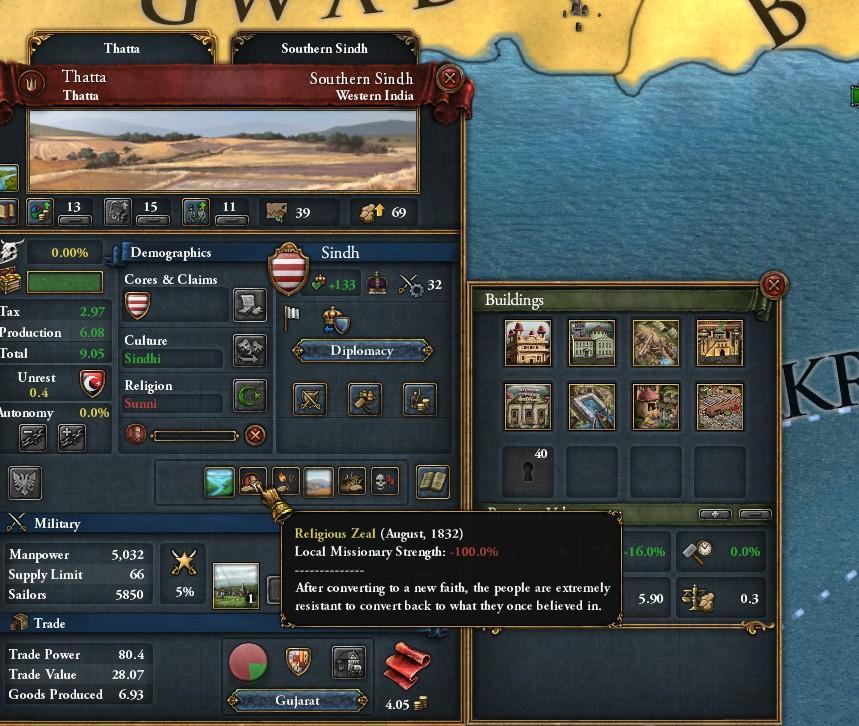Screen dimensions: 859x726
Task: Open the province history book icon
Action: tap(431, 482)
